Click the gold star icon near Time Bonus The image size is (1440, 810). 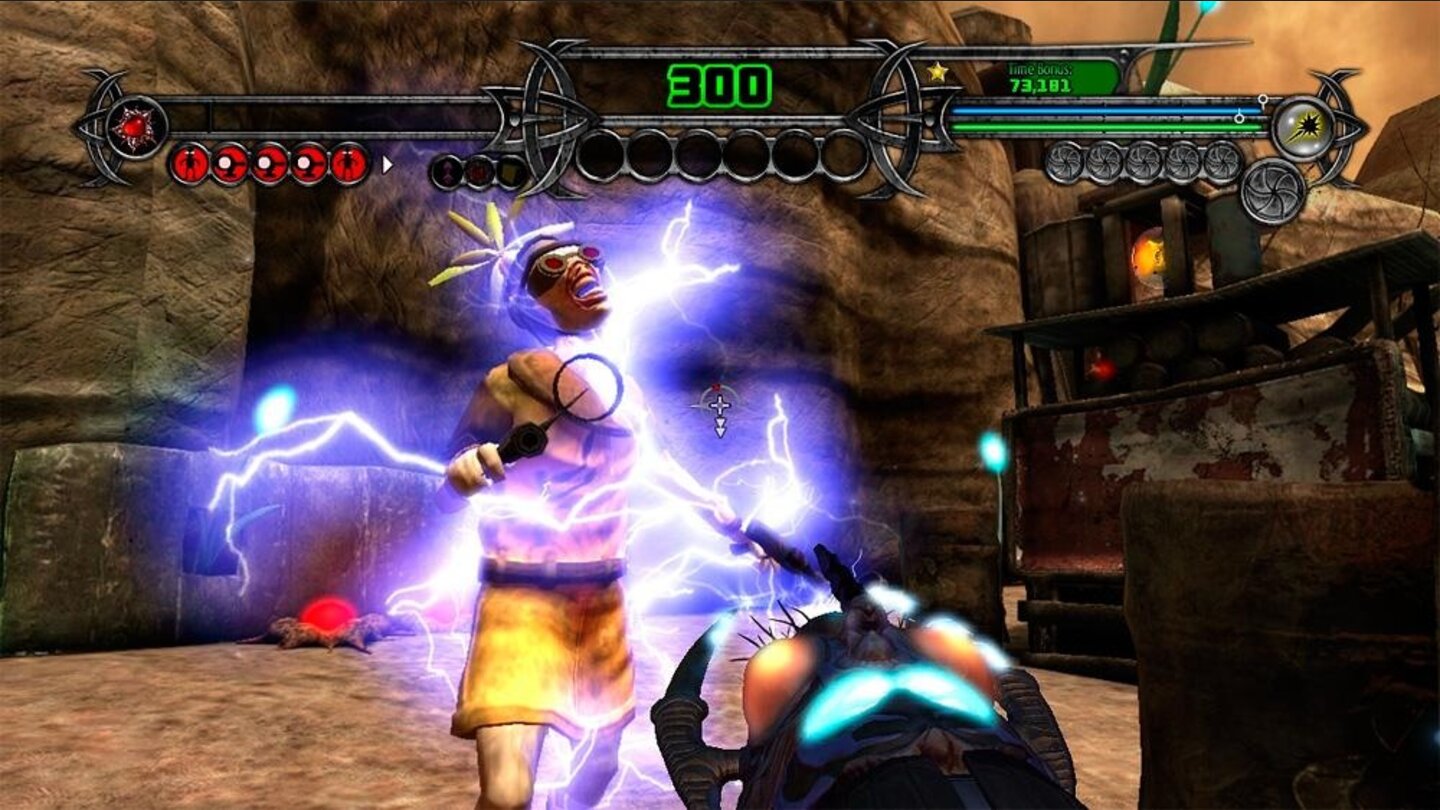[937, 71]
